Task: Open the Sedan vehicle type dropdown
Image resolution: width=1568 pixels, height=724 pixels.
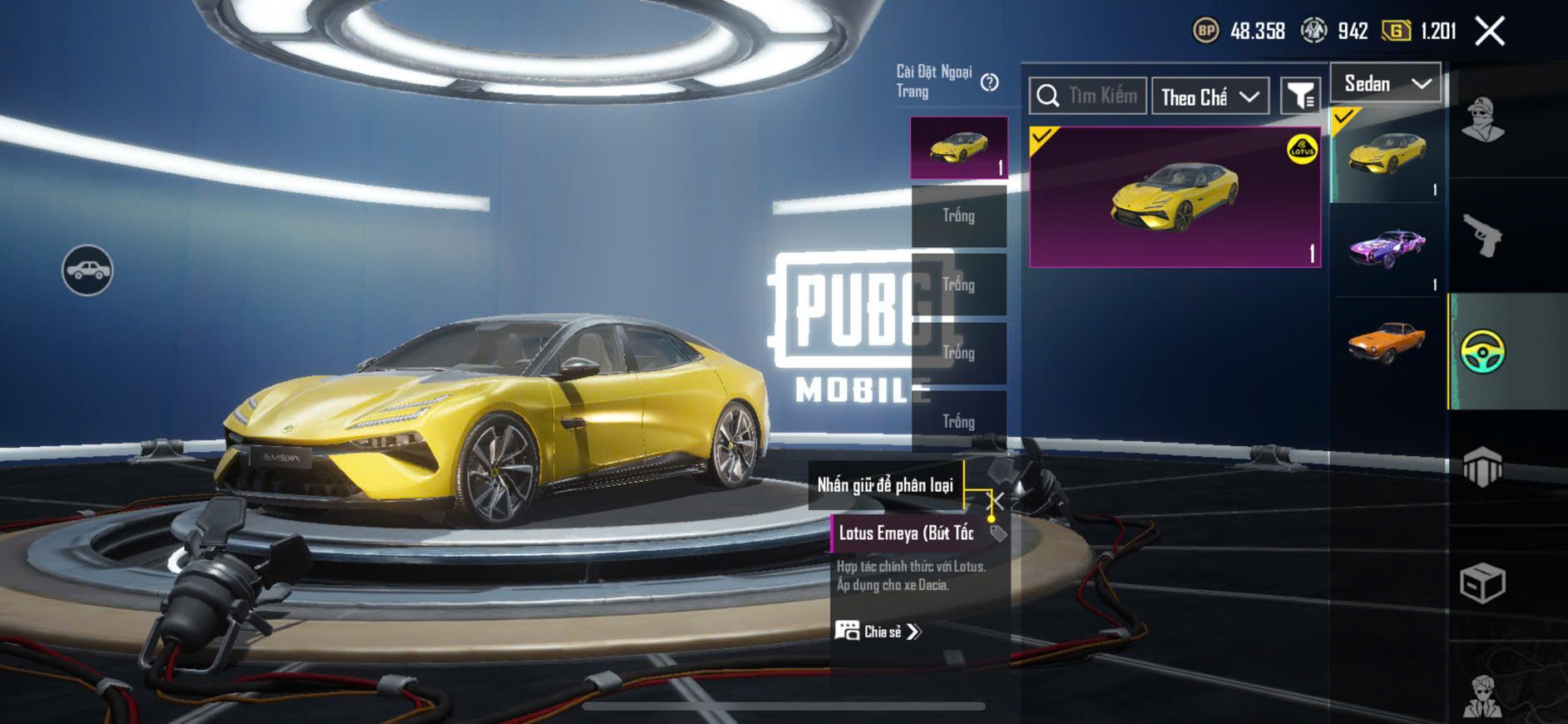Action: [x=1386, y=83]
